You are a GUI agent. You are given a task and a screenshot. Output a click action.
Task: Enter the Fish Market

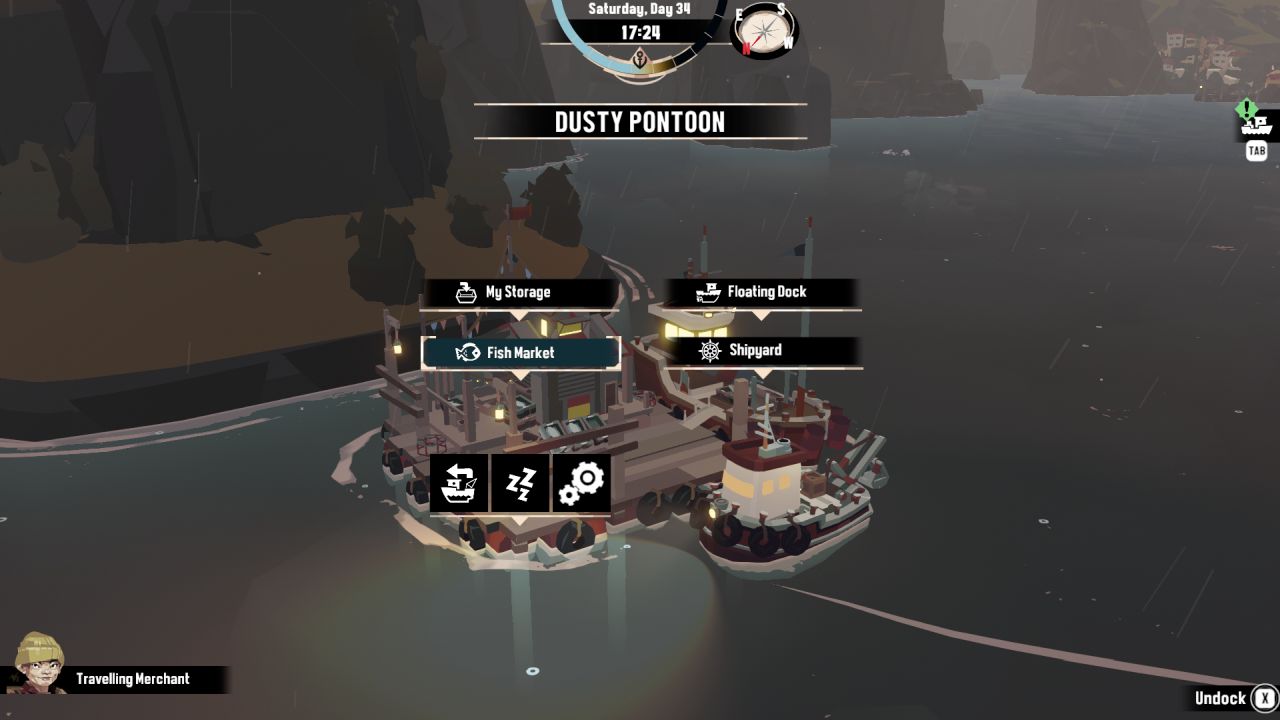tap(520, 353)
